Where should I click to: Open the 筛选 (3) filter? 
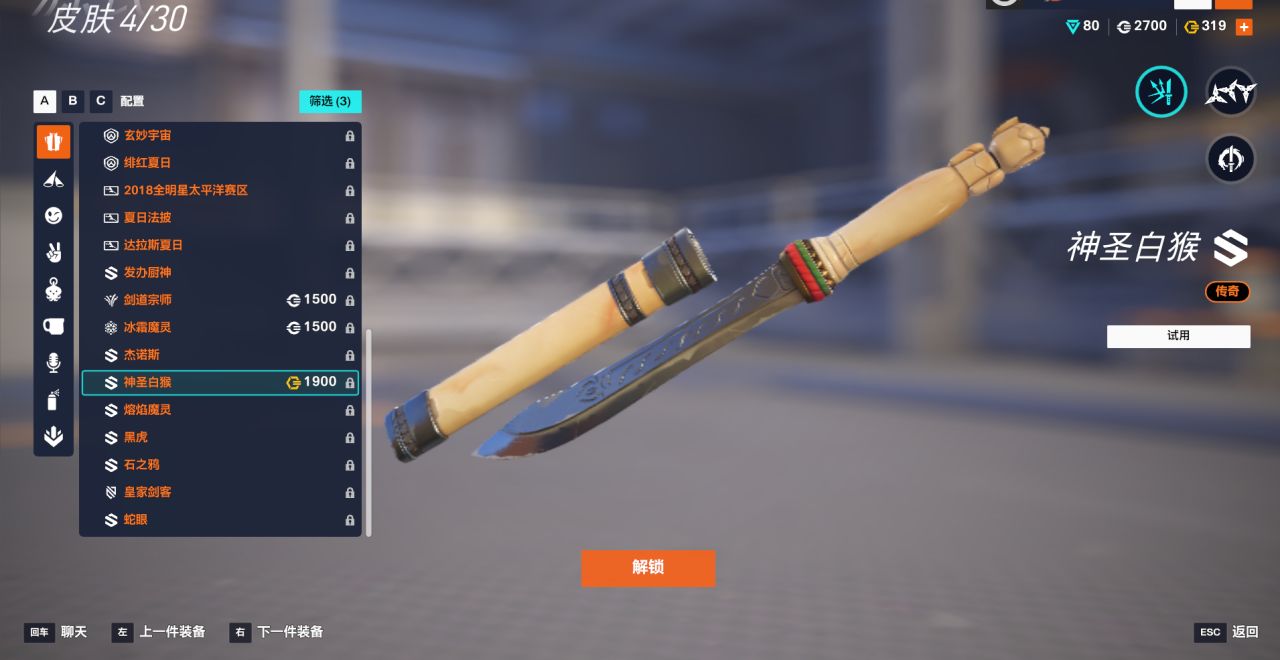(330, 101)
